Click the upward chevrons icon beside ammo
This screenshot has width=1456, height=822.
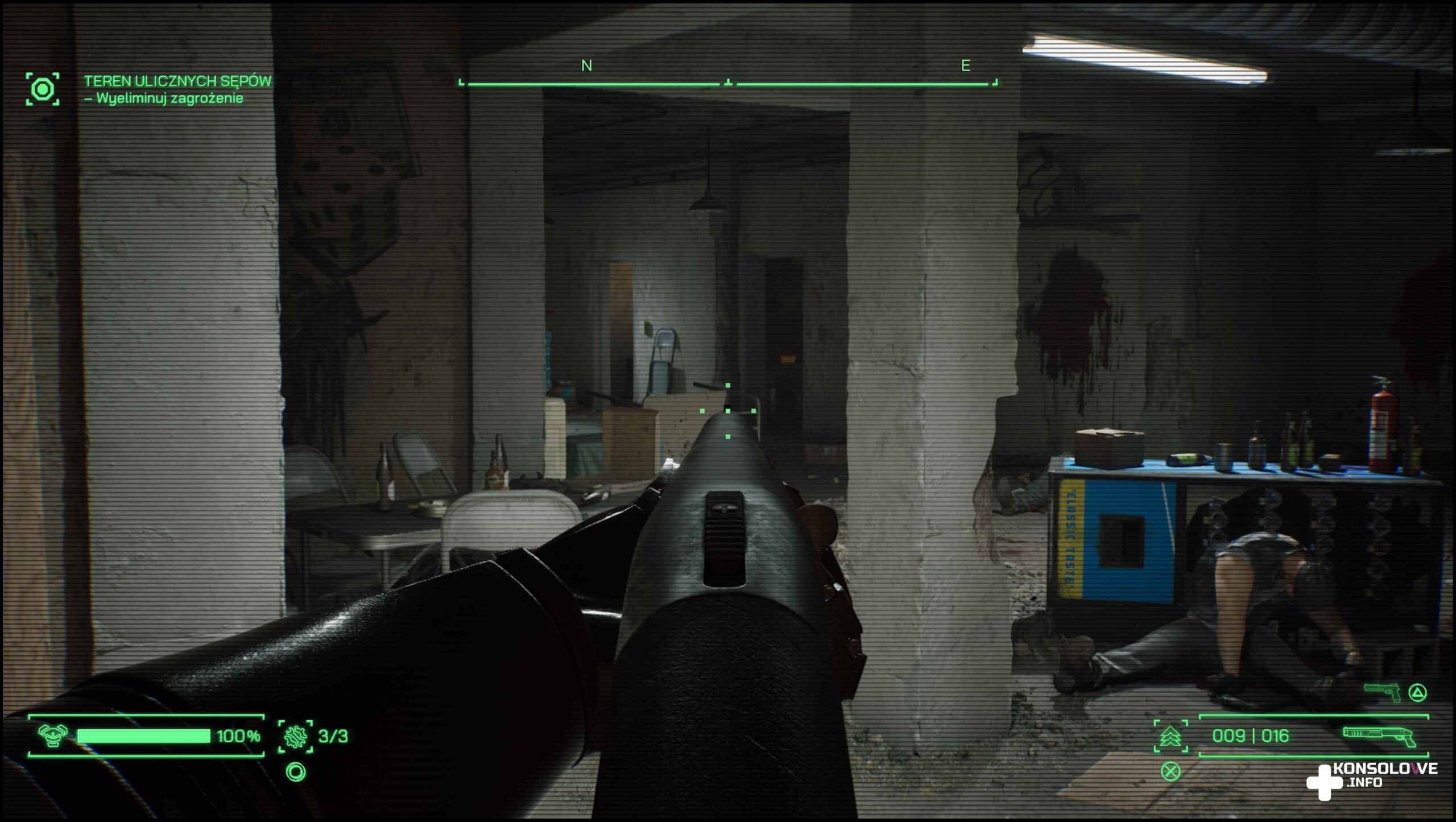click(1170, 736)
